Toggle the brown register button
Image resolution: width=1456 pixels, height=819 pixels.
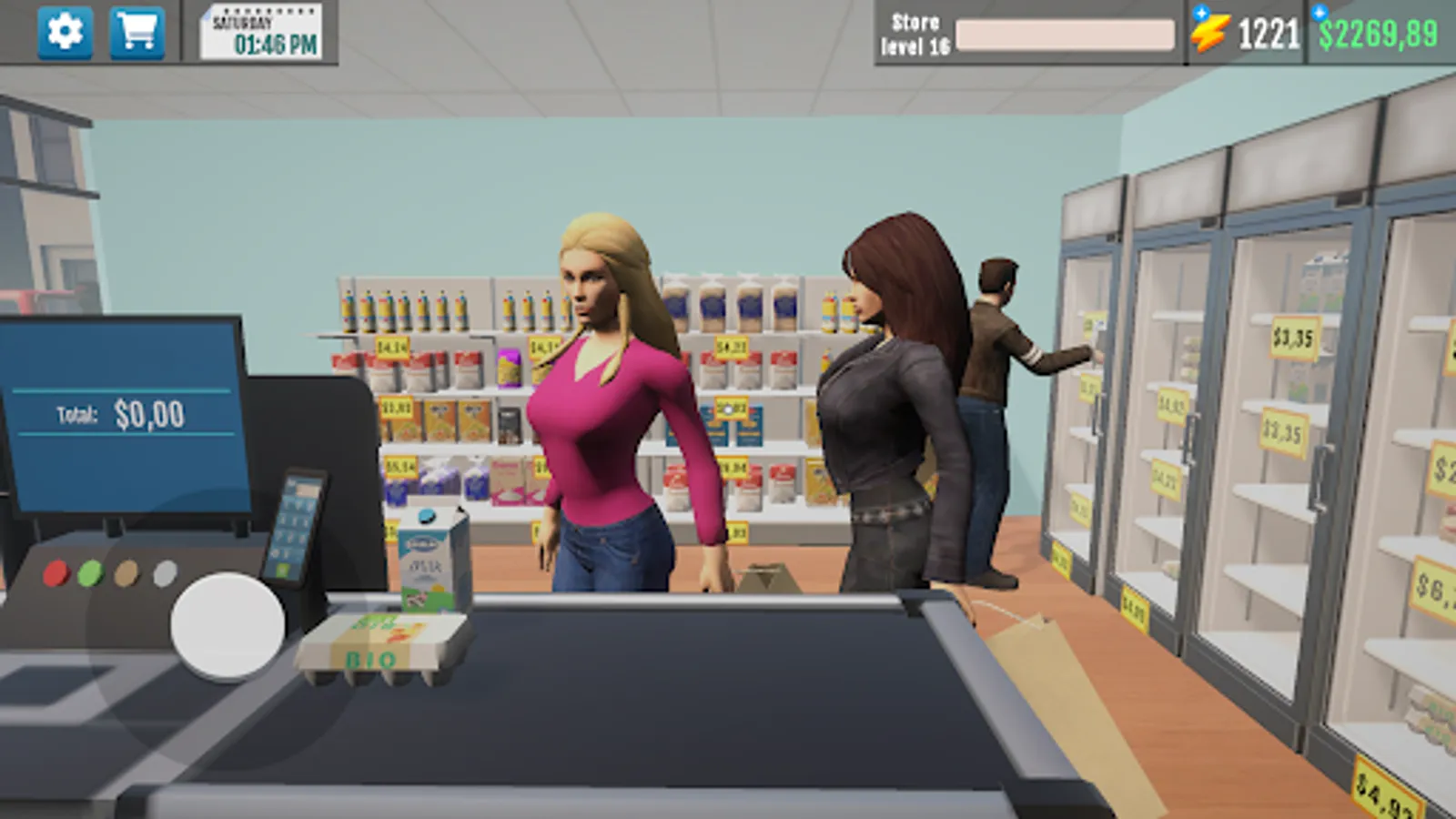[126, 573]
